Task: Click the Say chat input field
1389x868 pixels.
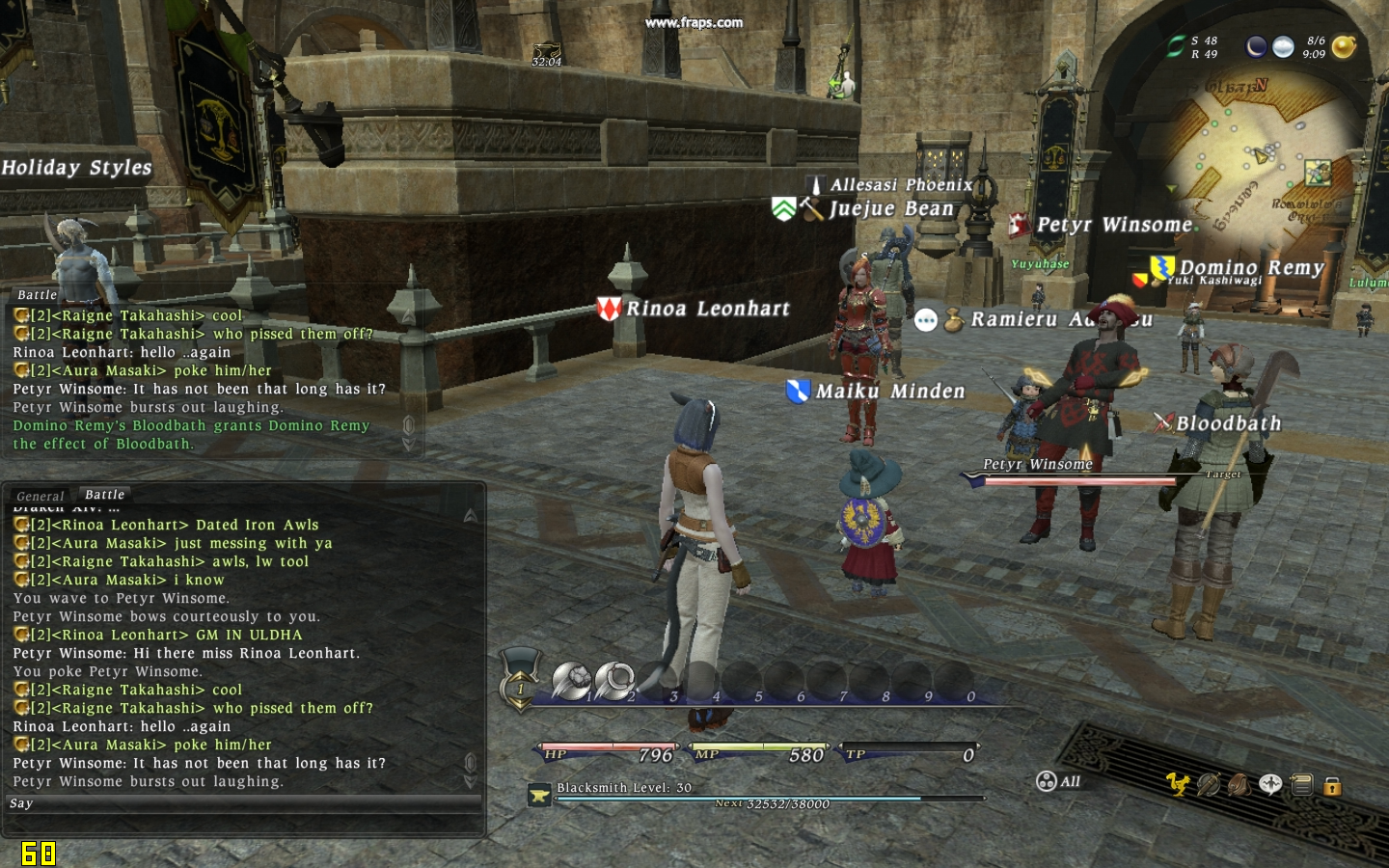Action: pos(241,803)
